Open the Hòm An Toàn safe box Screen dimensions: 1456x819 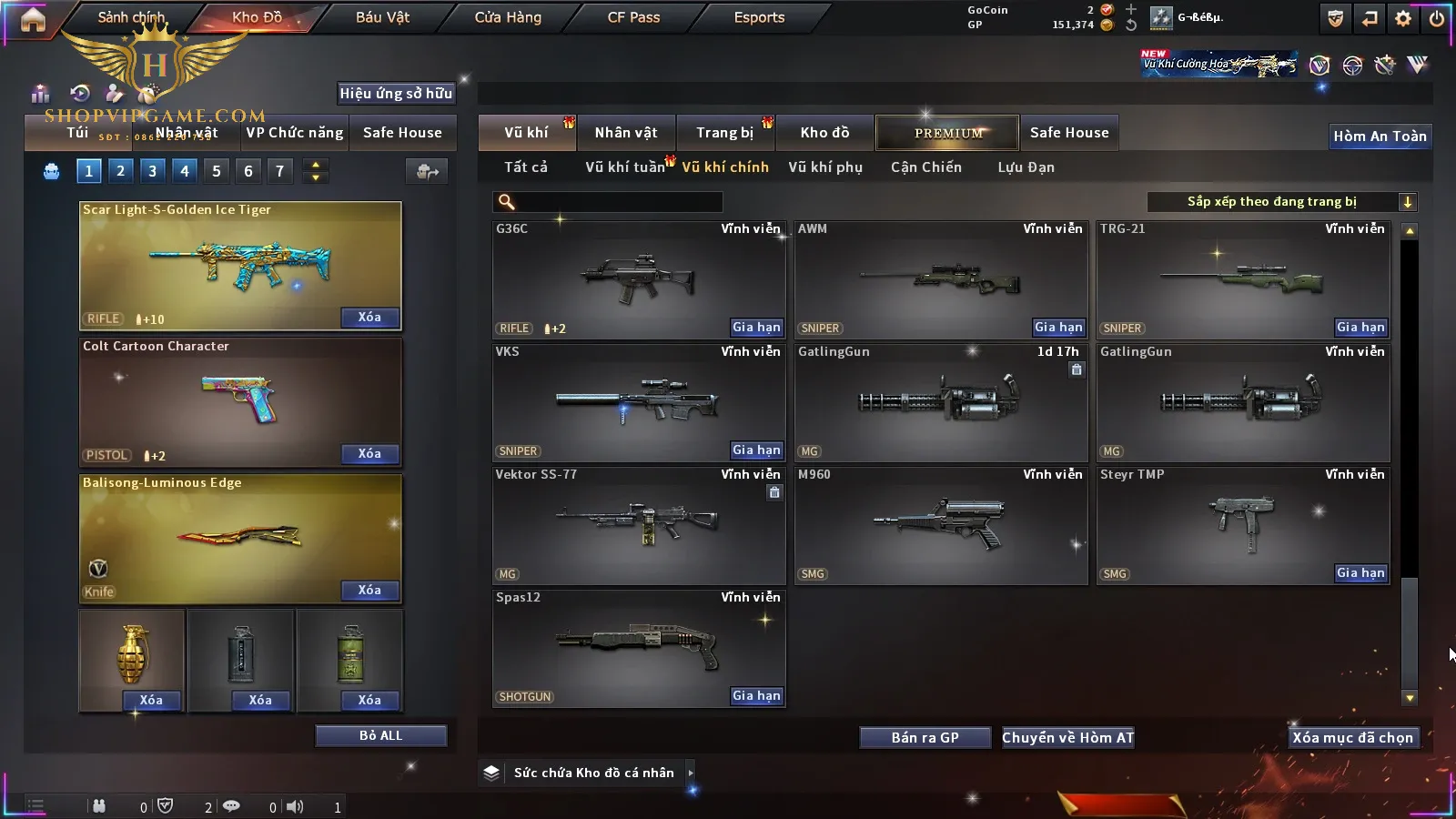[x=1380, y=136]
